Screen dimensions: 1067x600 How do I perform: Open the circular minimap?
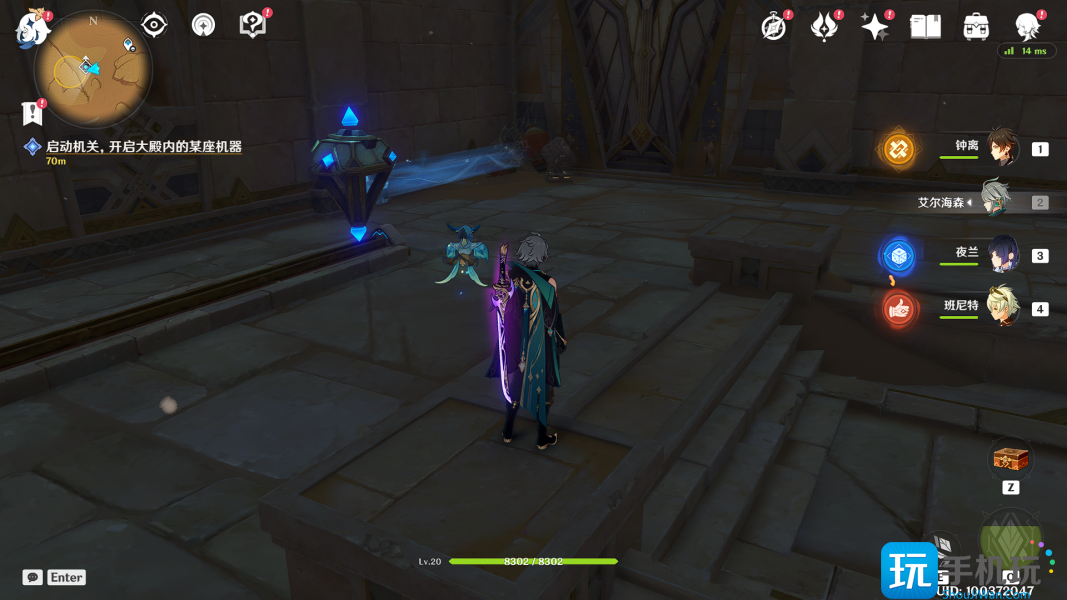coord(92,69)
